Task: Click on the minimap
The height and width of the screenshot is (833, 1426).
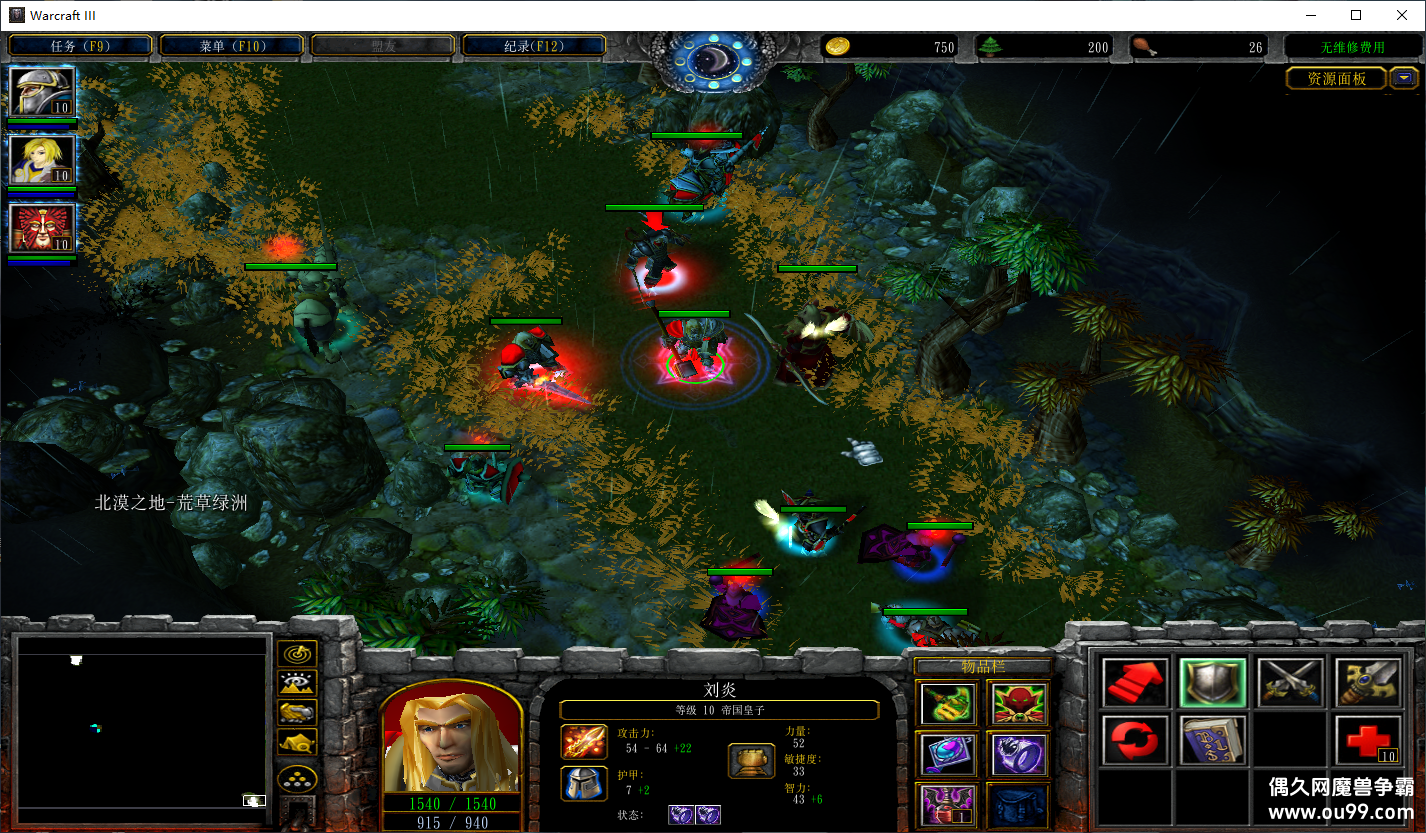Action: (x=144, y=722)
